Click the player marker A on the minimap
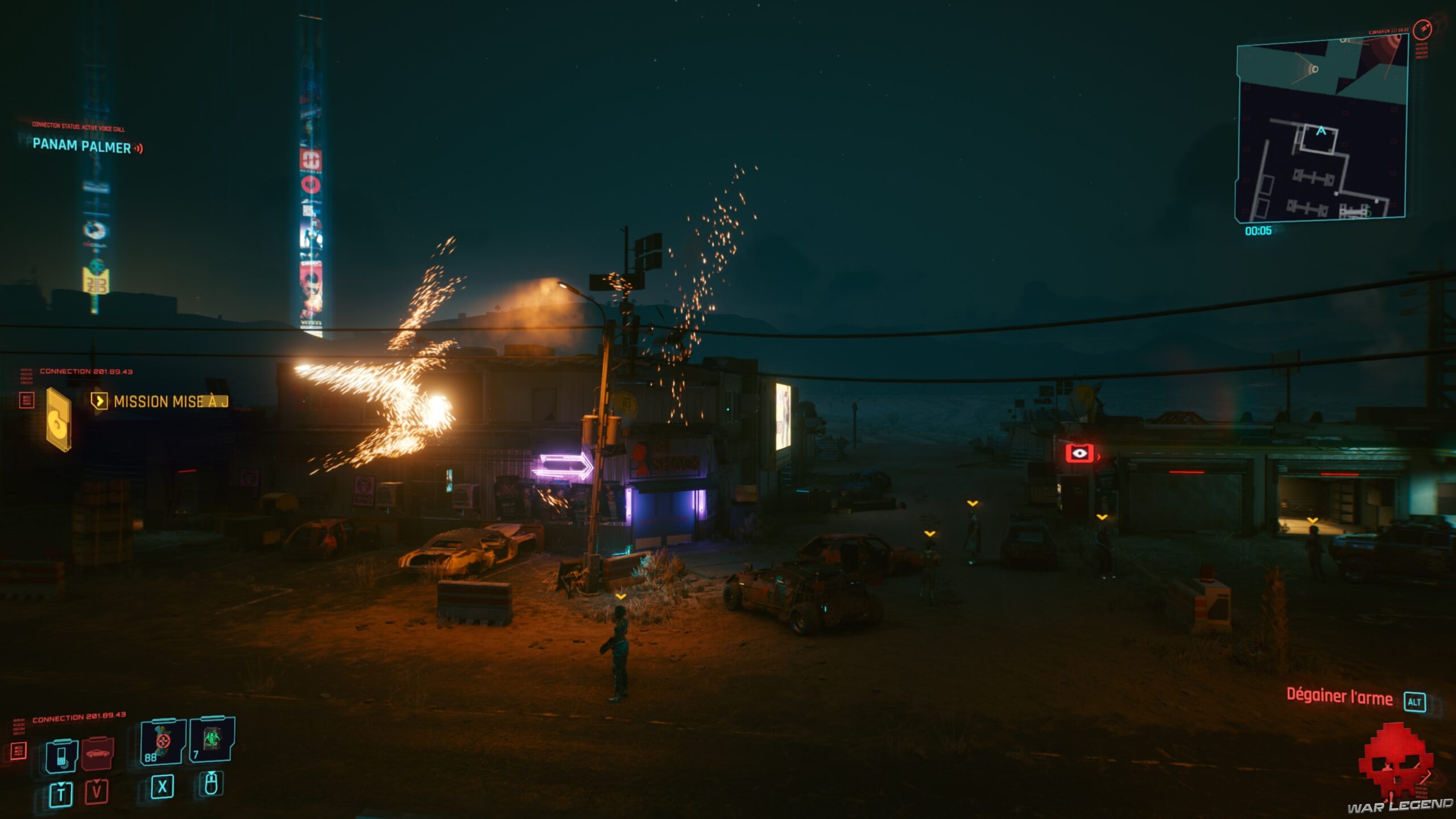This screenshot has height=819, width=1456. pyautogui.click(x=1321, y=131)
